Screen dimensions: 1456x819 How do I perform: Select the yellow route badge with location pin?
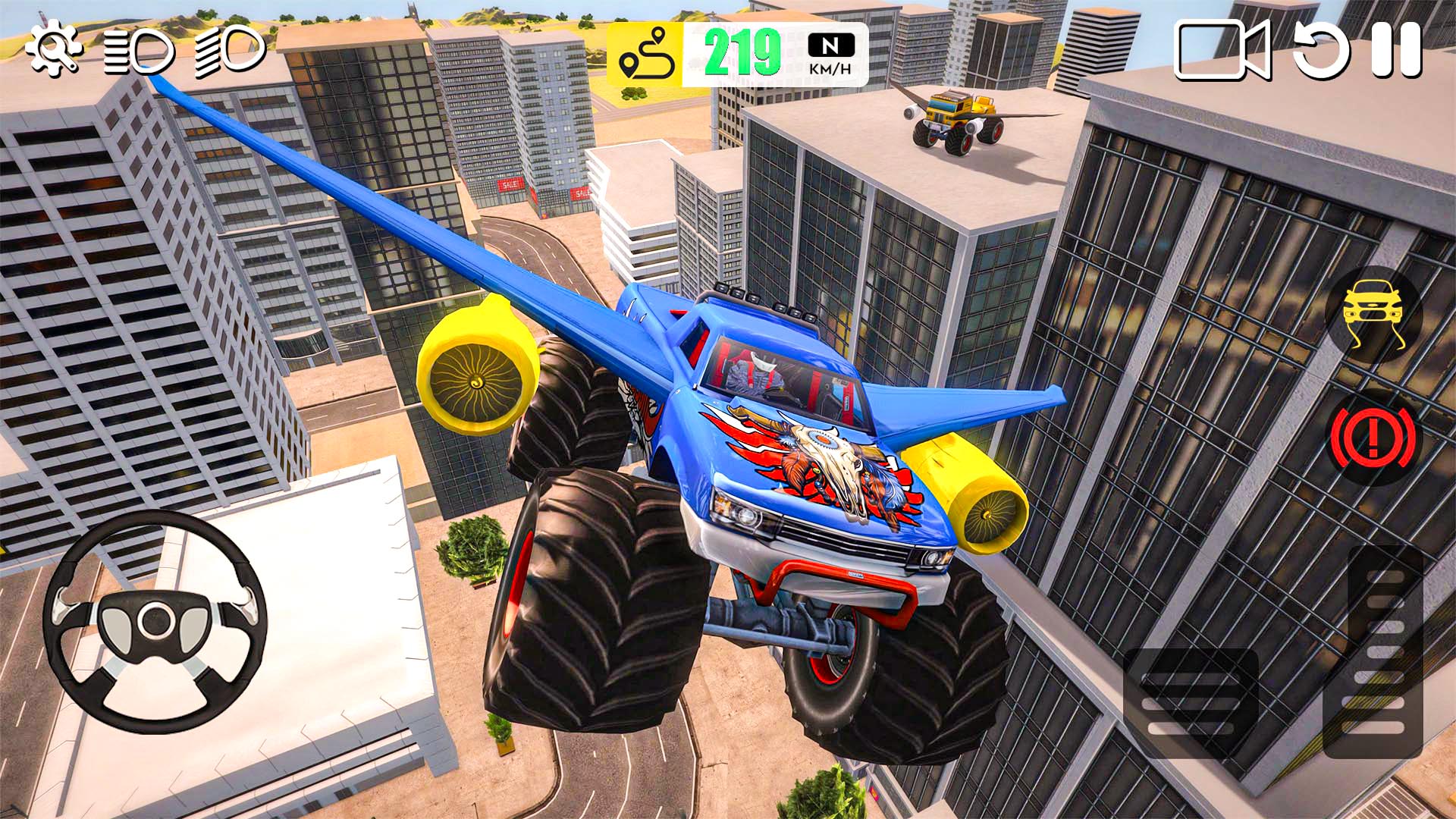pyautogui.click(x=648, y=52)
